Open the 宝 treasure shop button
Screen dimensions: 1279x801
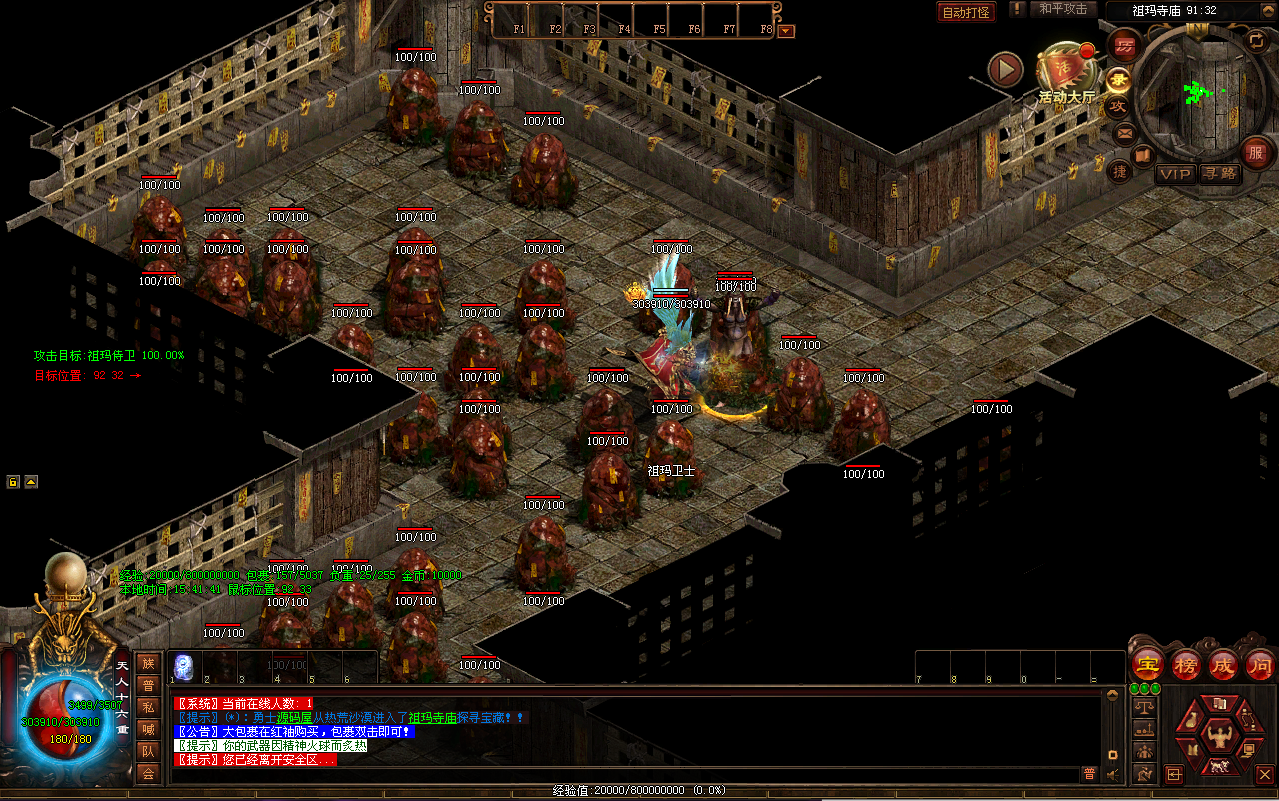[1148, 664]
